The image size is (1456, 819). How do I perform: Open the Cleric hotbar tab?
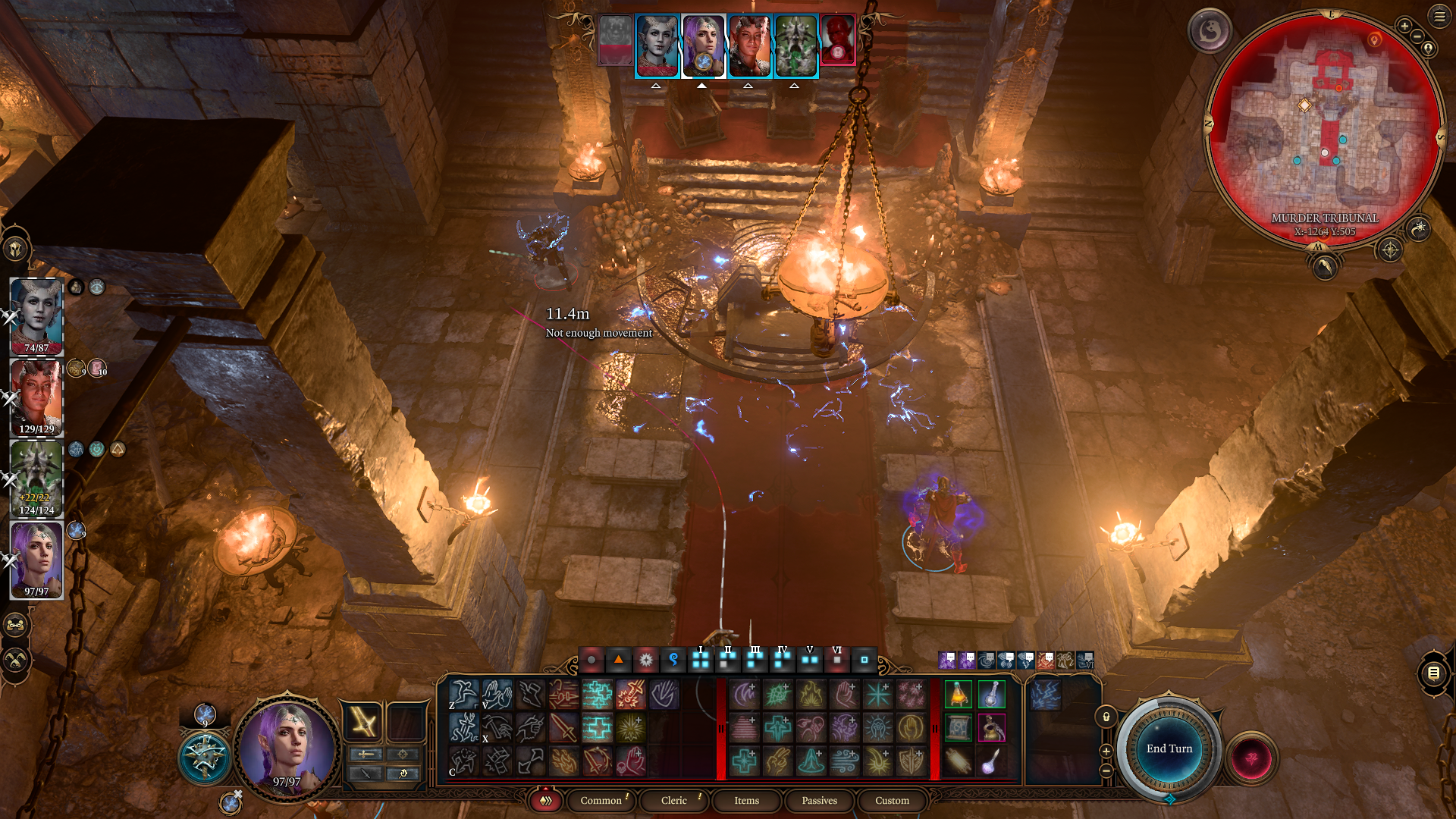tap(673, 801)
